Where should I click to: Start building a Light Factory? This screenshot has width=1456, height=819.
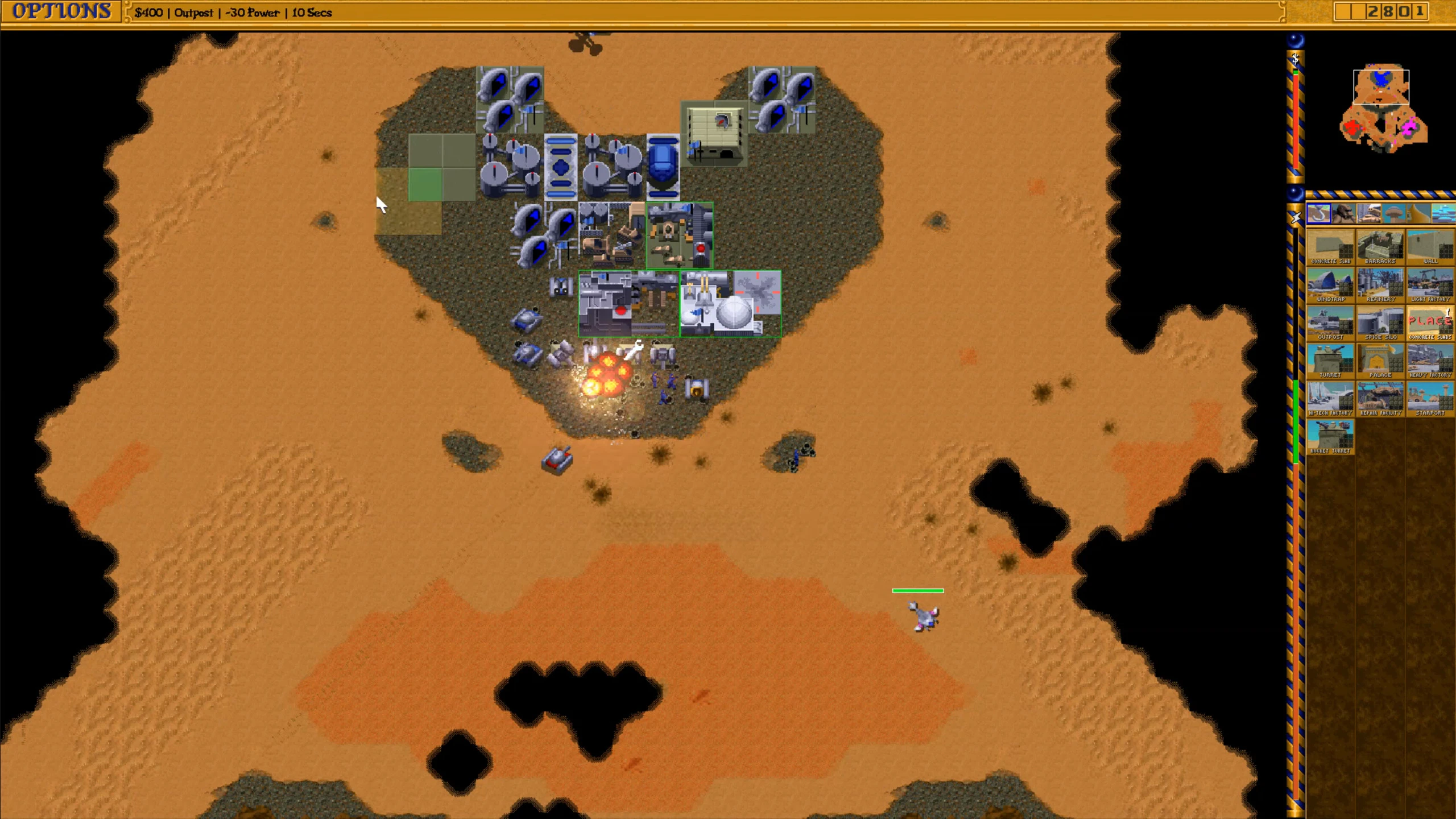(1430, 285)
